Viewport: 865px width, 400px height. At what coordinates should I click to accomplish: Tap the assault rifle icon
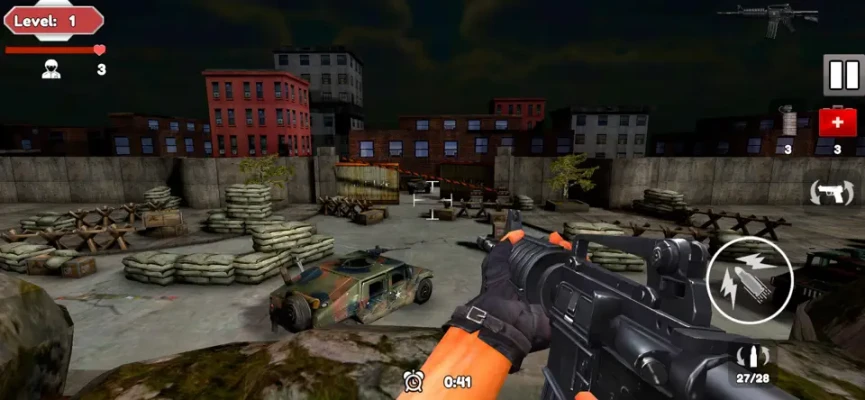[768, 16]
